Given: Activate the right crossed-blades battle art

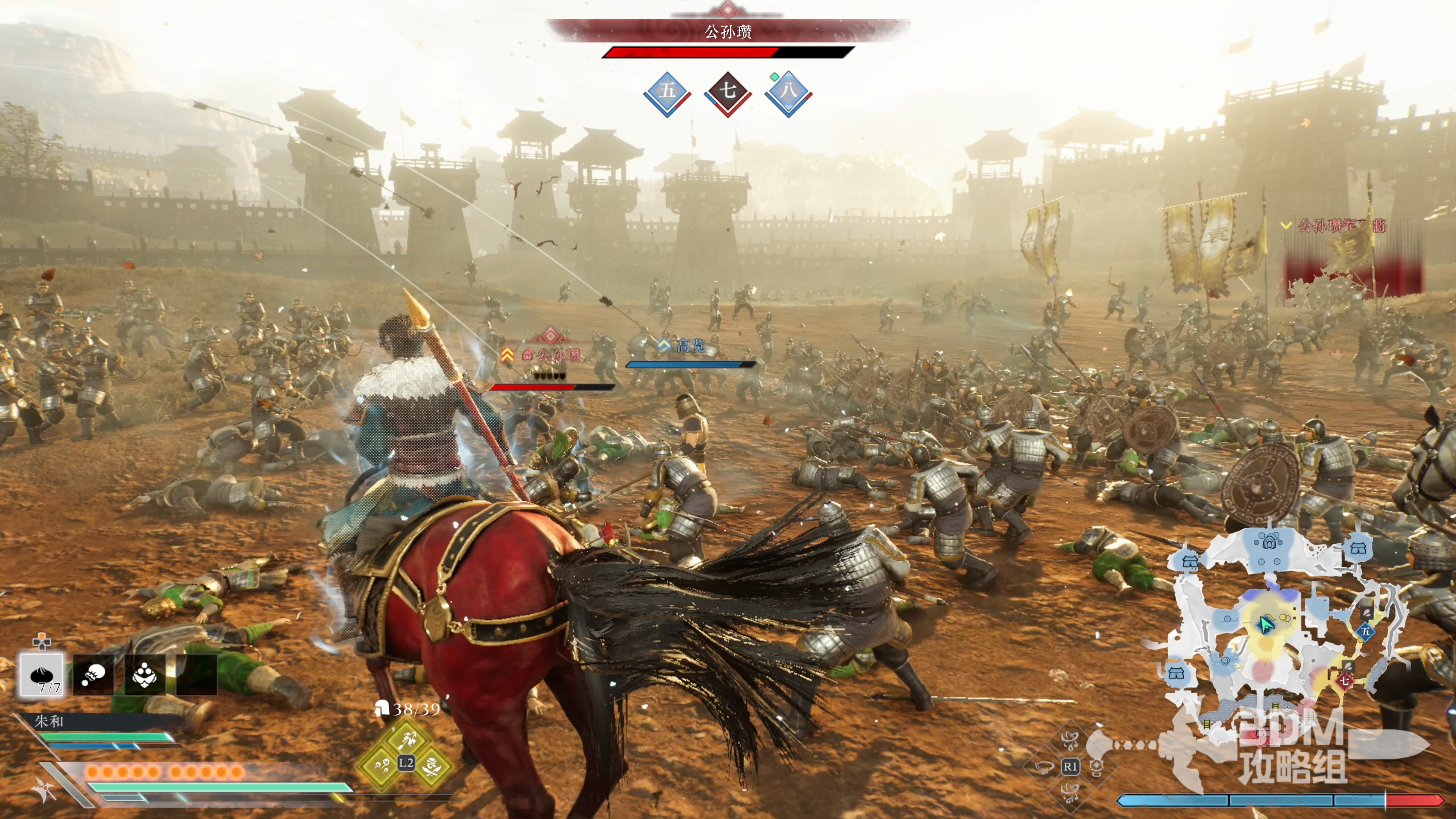Looking at the screenshot, I should coord(432,765).
